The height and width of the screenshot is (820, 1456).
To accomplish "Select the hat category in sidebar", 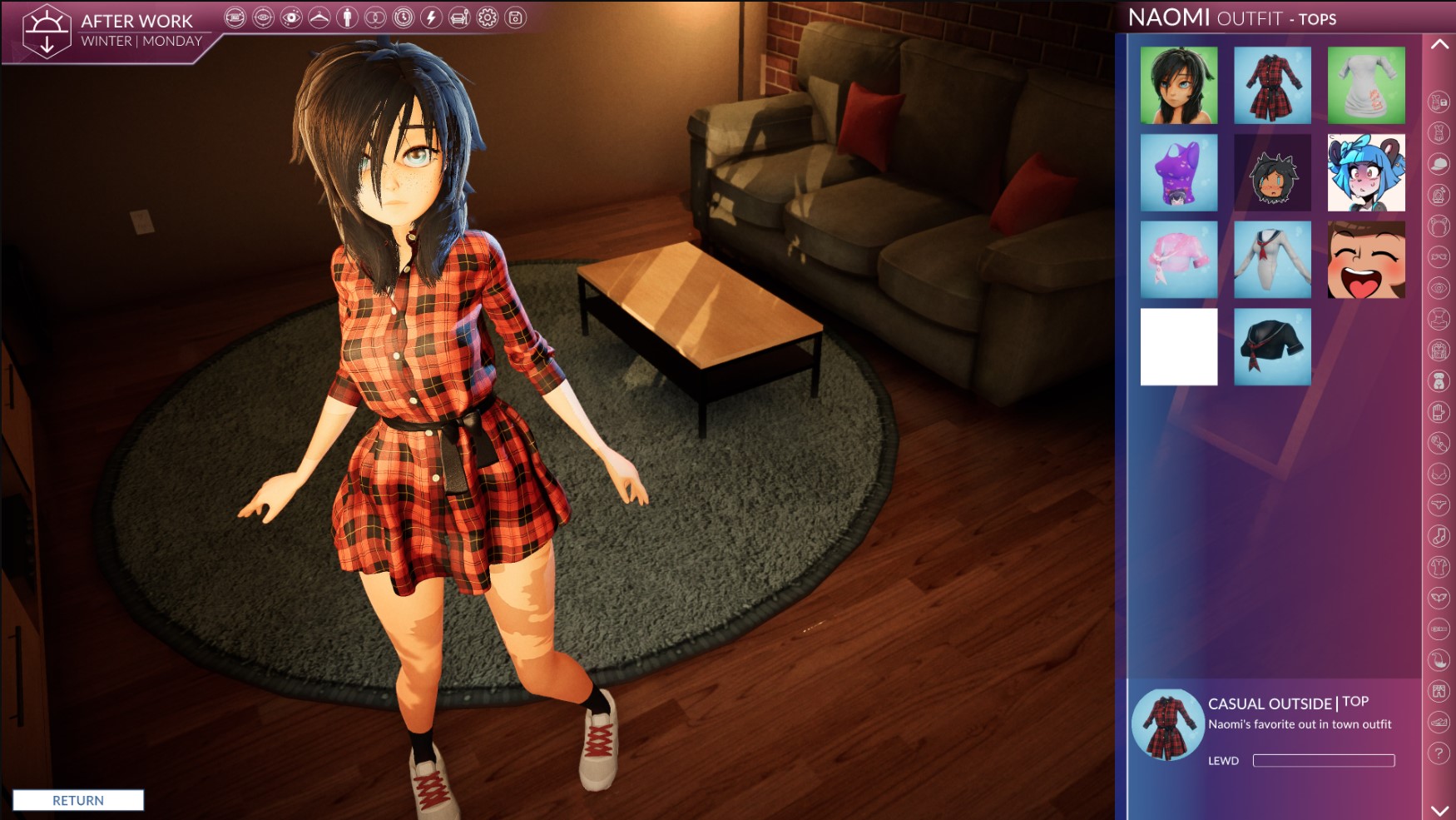I will 1439,163.
